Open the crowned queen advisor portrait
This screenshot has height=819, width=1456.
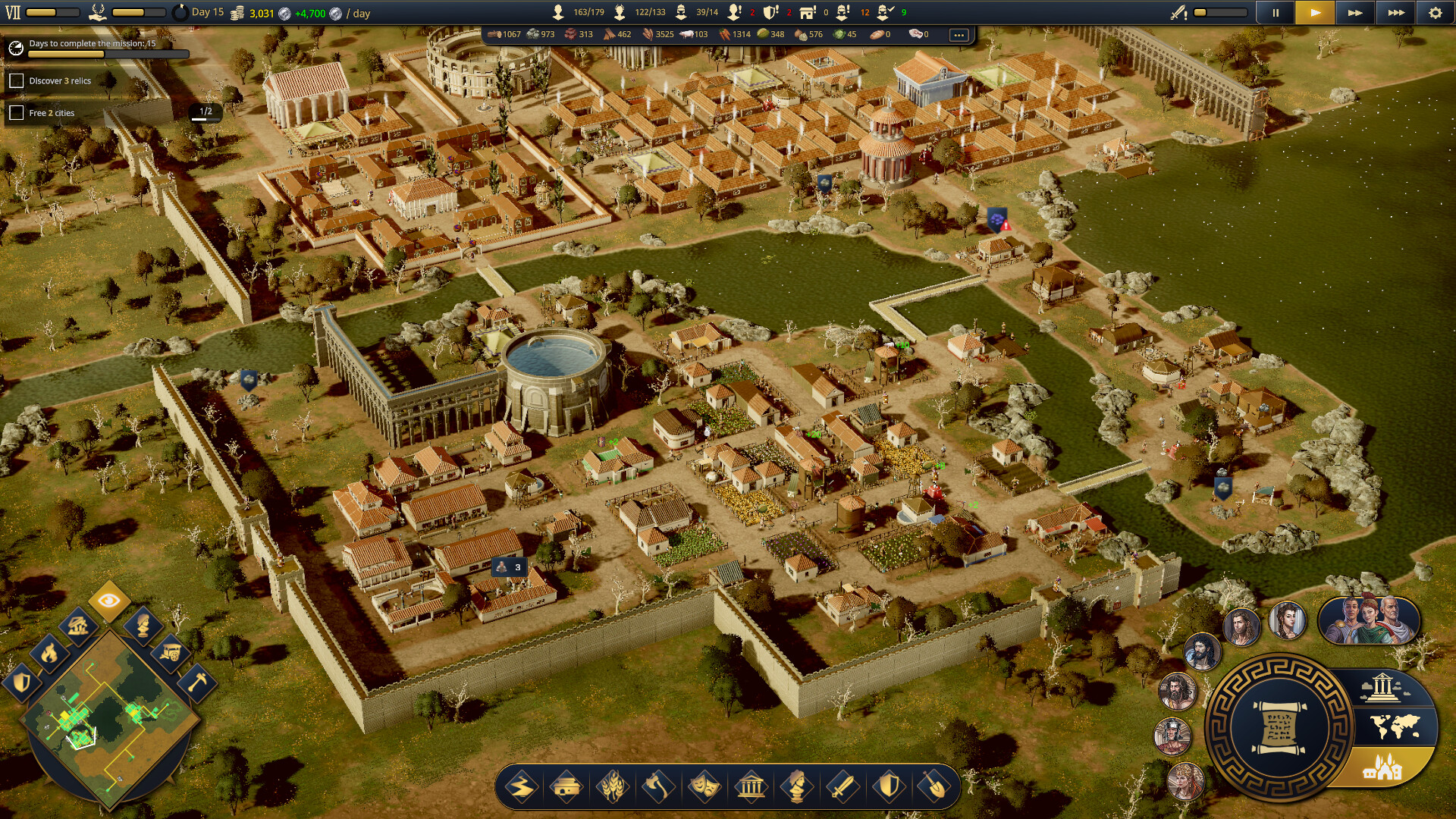[1185, 780]
